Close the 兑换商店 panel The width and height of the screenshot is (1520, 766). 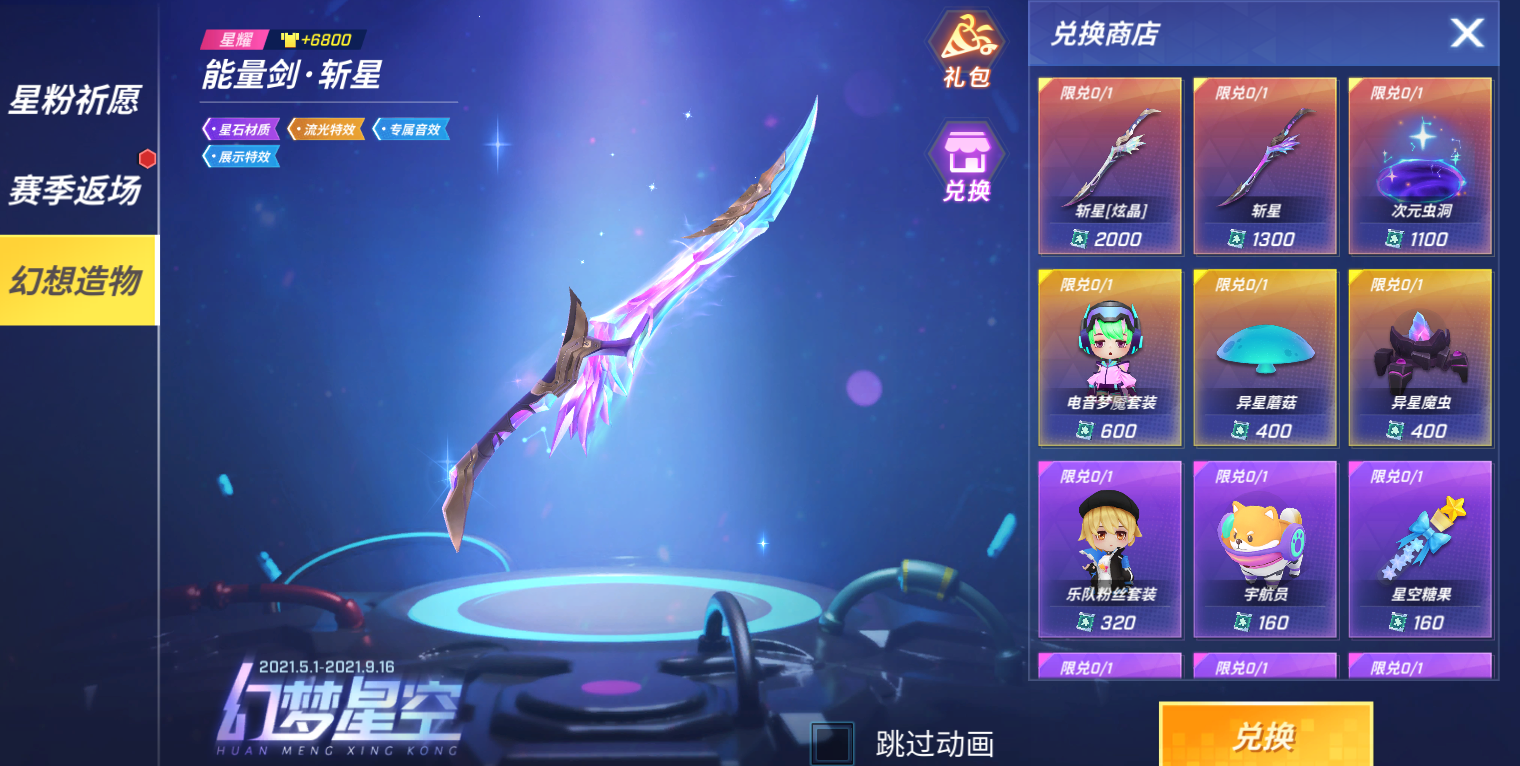1467,33
